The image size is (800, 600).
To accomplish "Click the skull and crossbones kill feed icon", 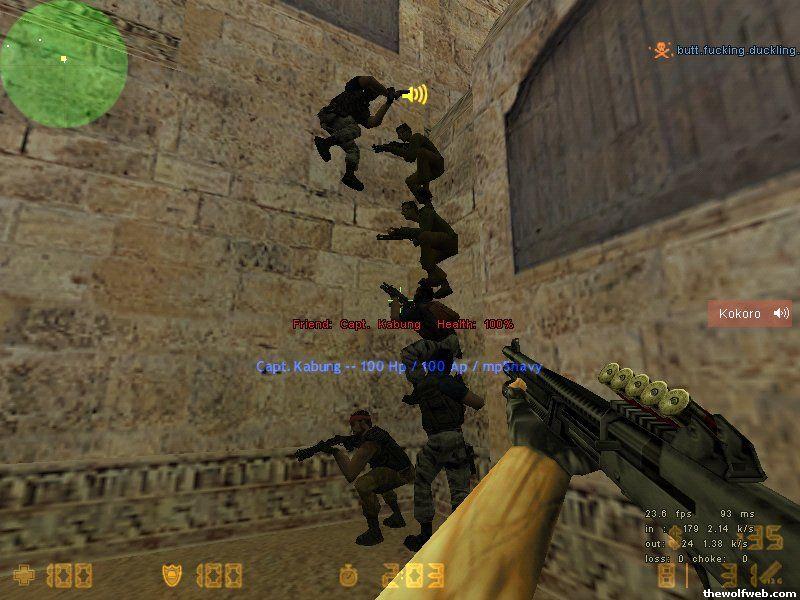I will point(659,49).
